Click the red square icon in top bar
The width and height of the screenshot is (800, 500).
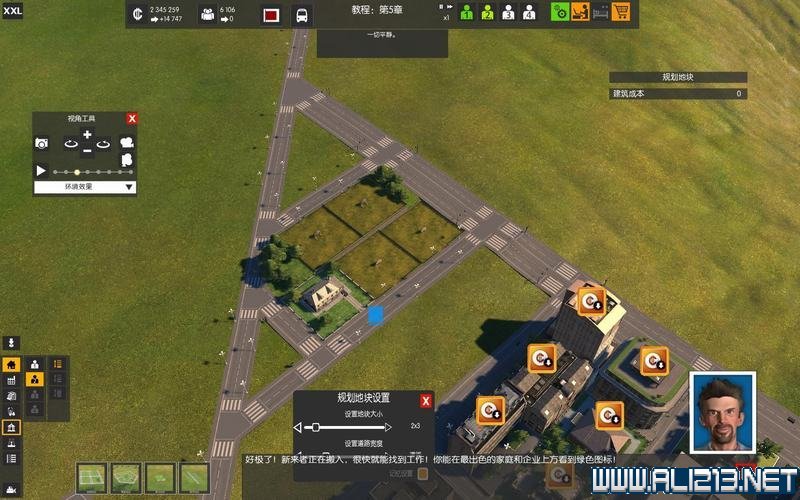coord(270,15)
